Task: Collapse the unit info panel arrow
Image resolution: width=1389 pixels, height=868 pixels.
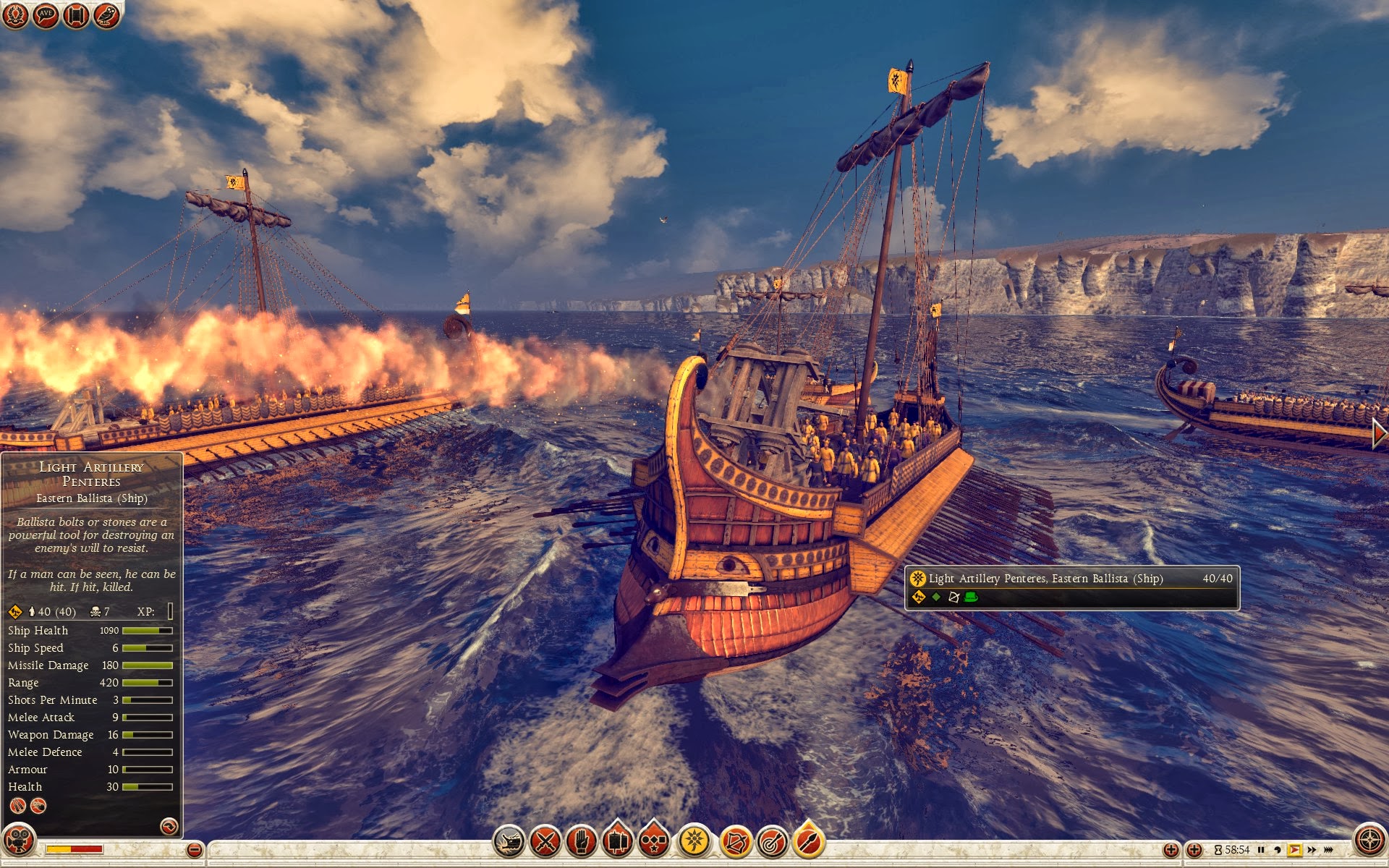Action: click(169, 826)
